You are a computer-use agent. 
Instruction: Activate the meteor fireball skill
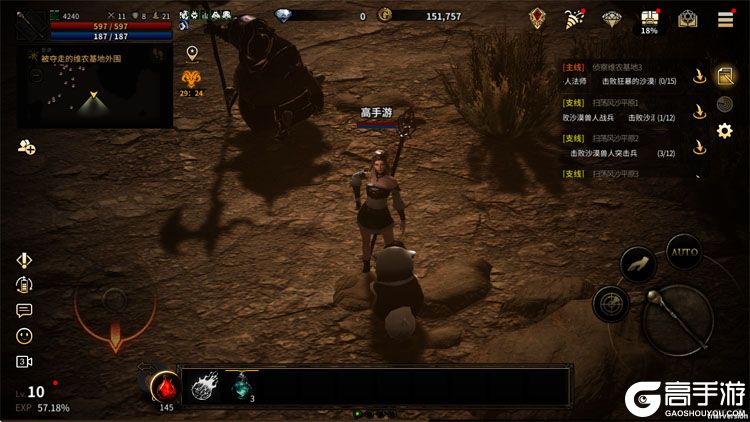click(x=206, y=386)
